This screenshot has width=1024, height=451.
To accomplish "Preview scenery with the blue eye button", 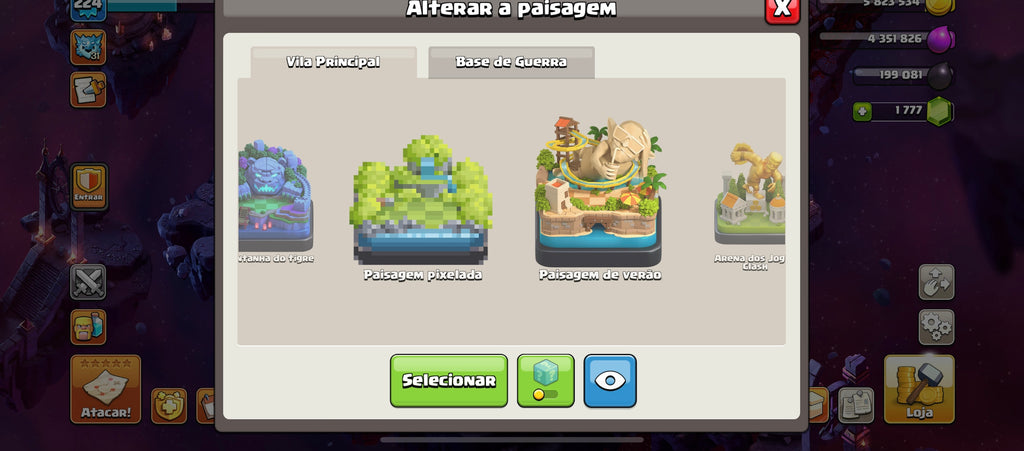I will point(610,380).
